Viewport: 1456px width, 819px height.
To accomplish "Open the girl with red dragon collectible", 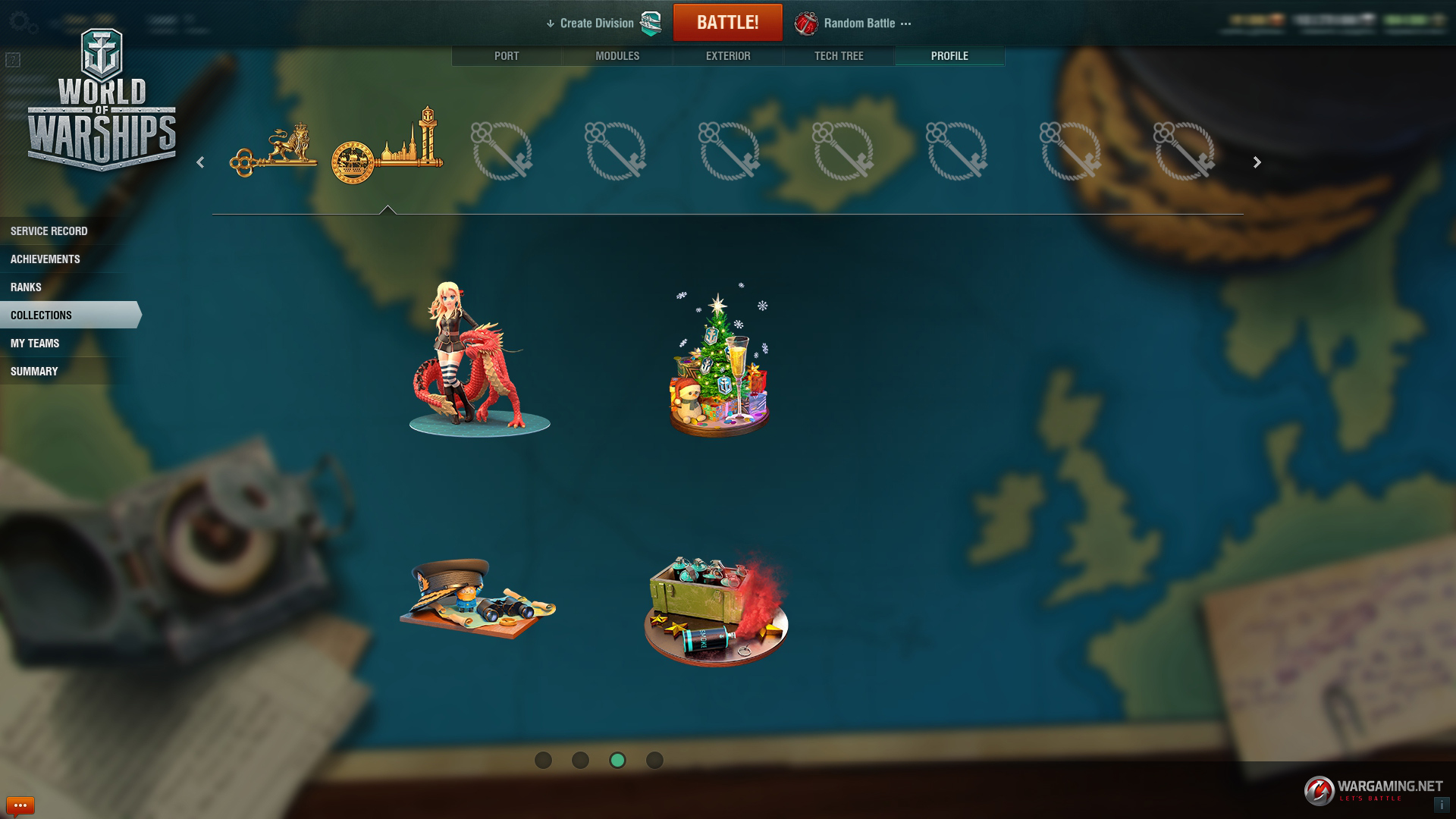I will (x=478, y=360).
